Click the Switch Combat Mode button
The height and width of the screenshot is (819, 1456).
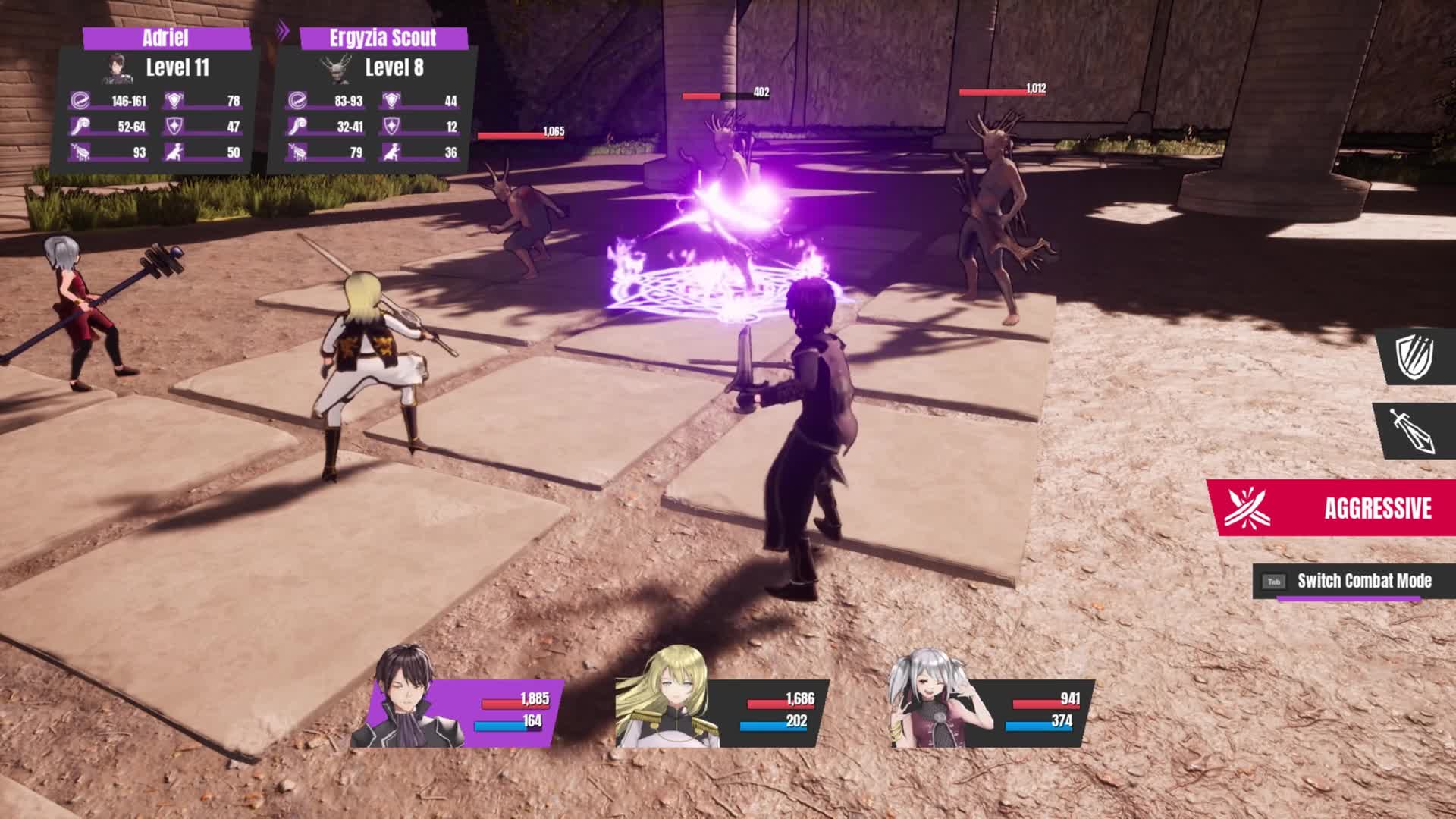coord(1354,581)
